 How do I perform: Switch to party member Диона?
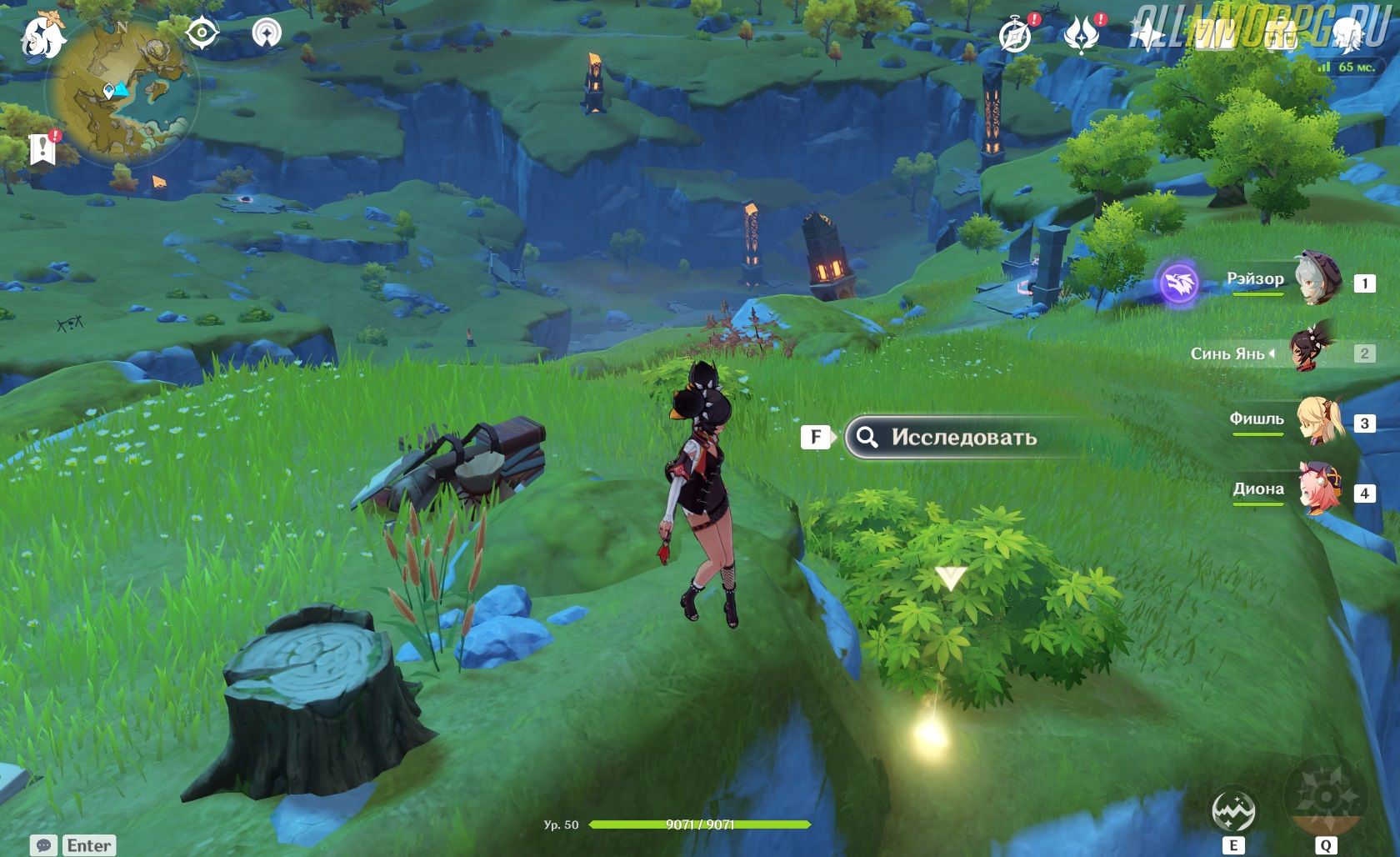(x=1318, y=491)
